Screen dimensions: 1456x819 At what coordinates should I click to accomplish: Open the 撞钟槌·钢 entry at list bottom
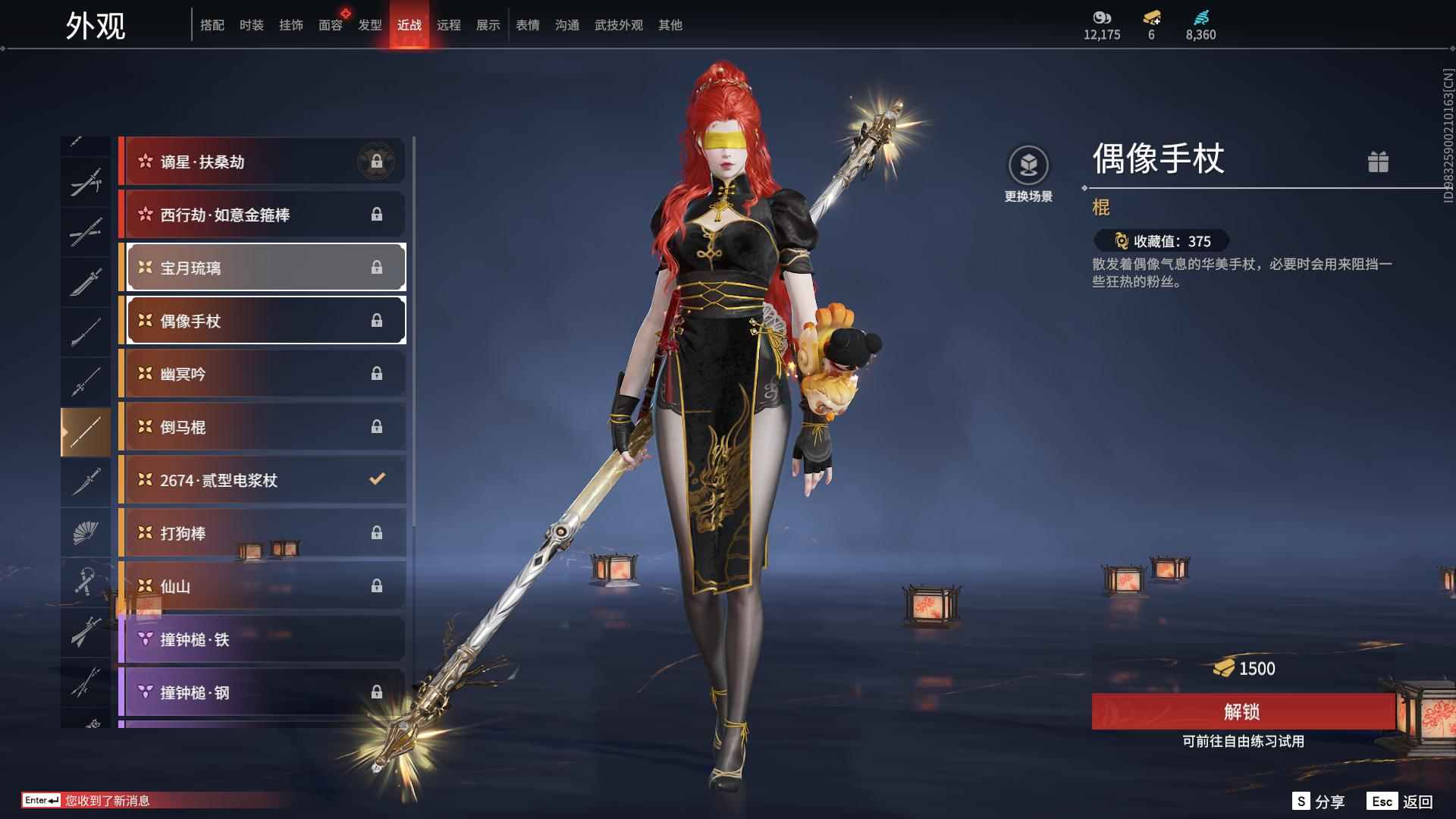click(x=262, y=692)
